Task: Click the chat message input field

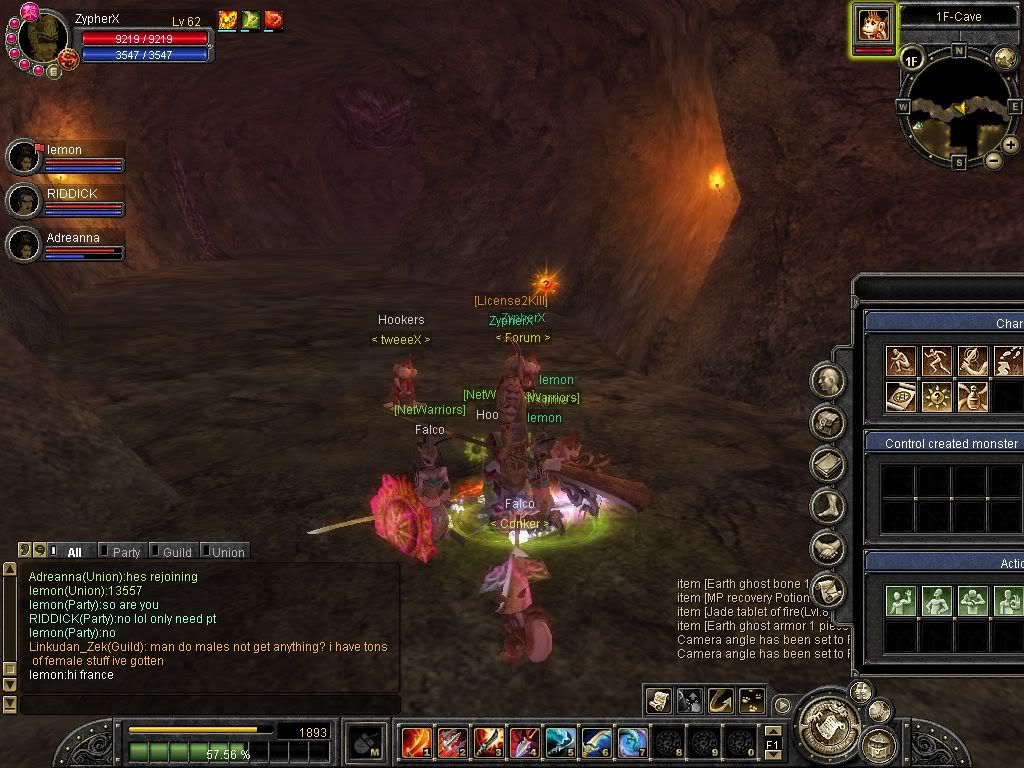Action: 210,706
